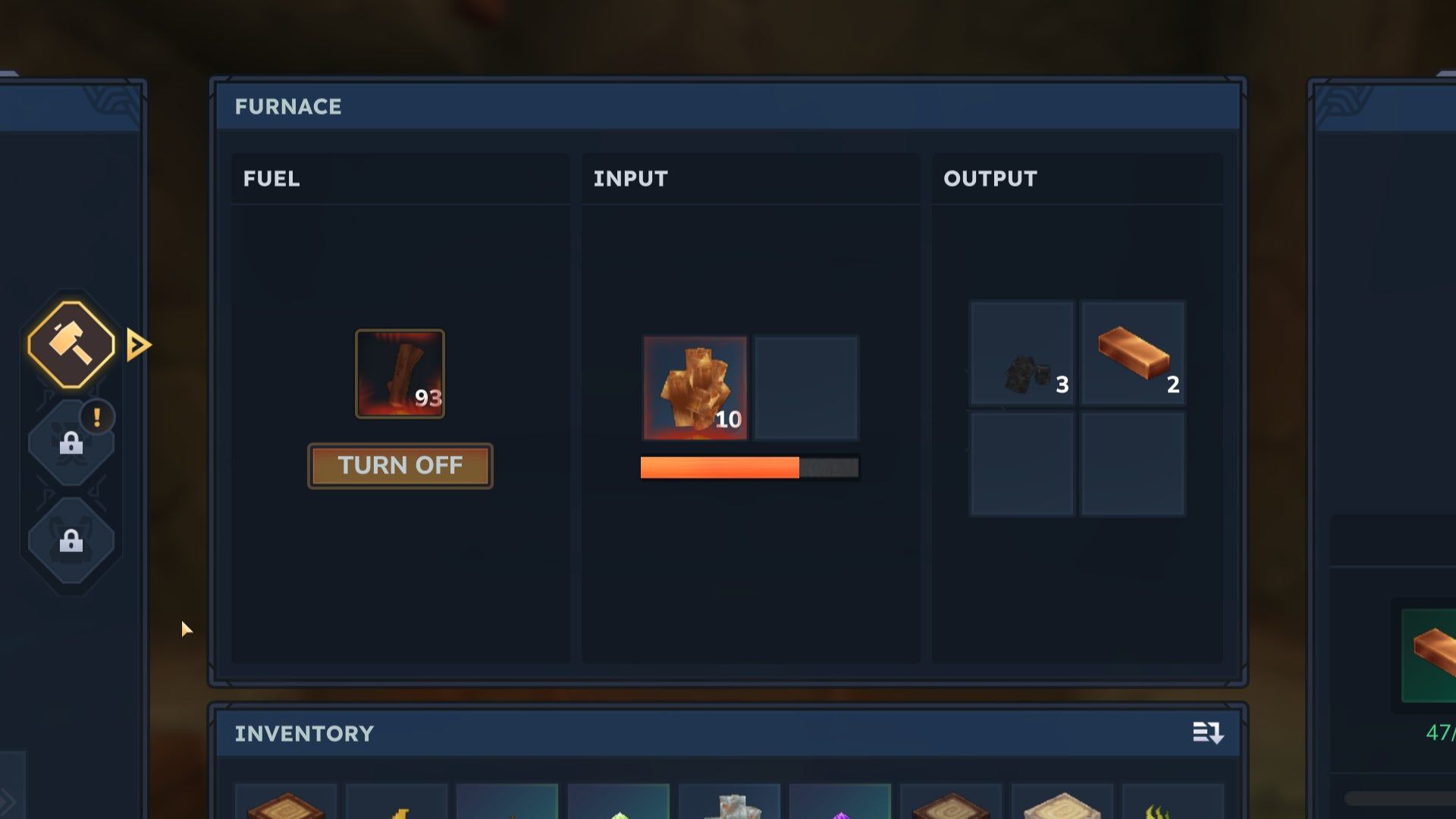Viewport: 1456px width, 819px height.
Task: Collect the copper bars from output
Action: pos(1132,353)
